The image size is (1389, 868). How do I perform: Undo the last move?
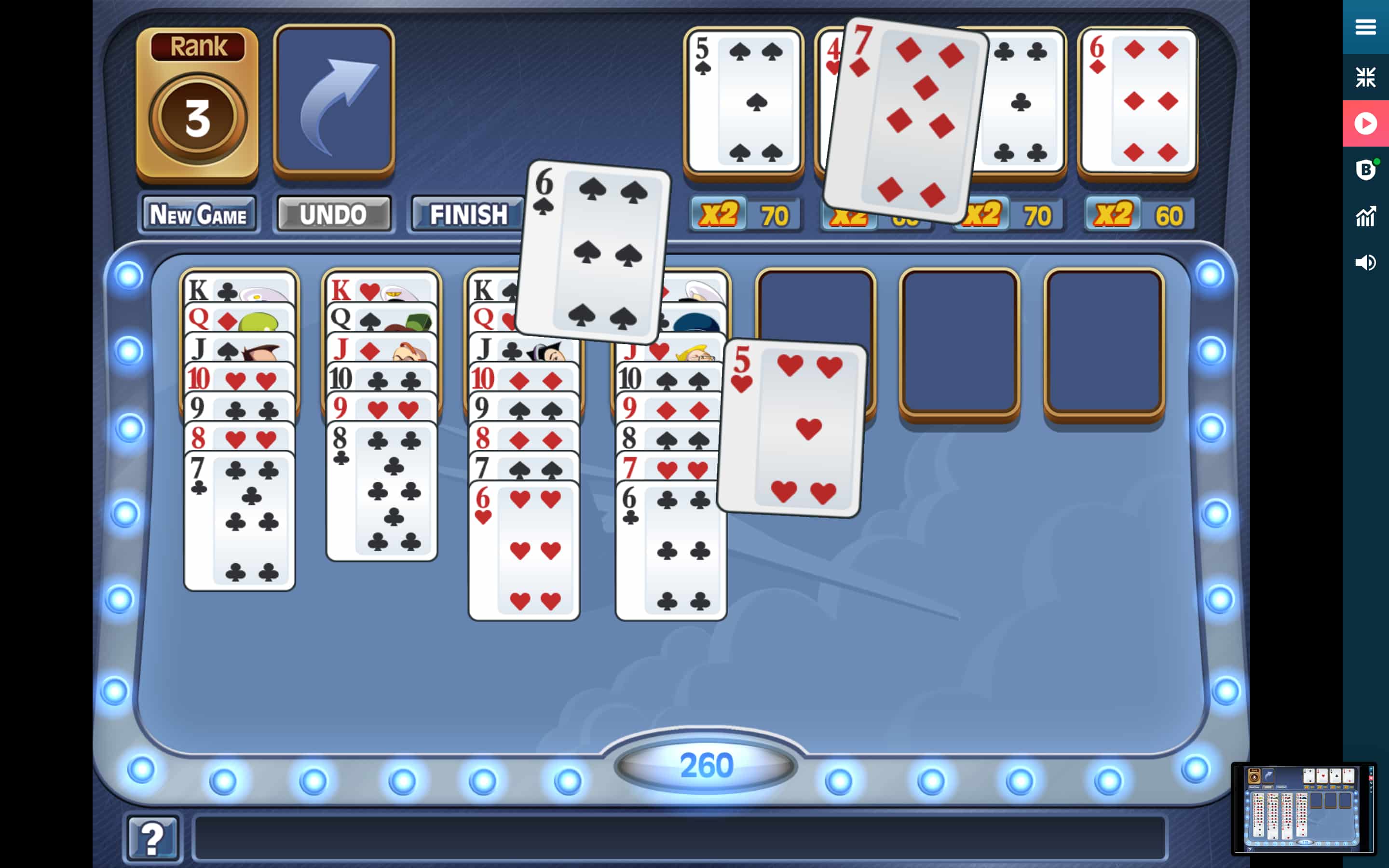click(333, 215)
